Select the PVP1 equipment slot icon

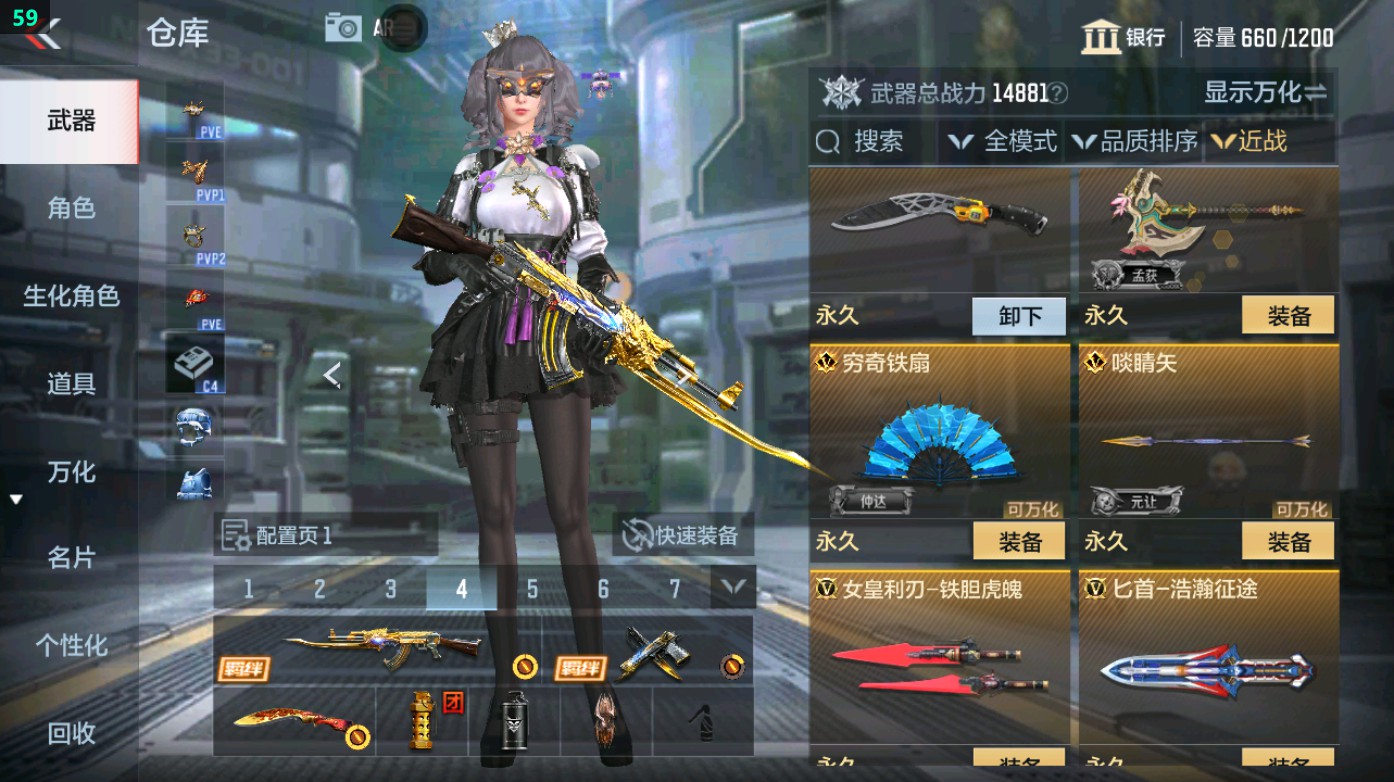click(195, 170)
